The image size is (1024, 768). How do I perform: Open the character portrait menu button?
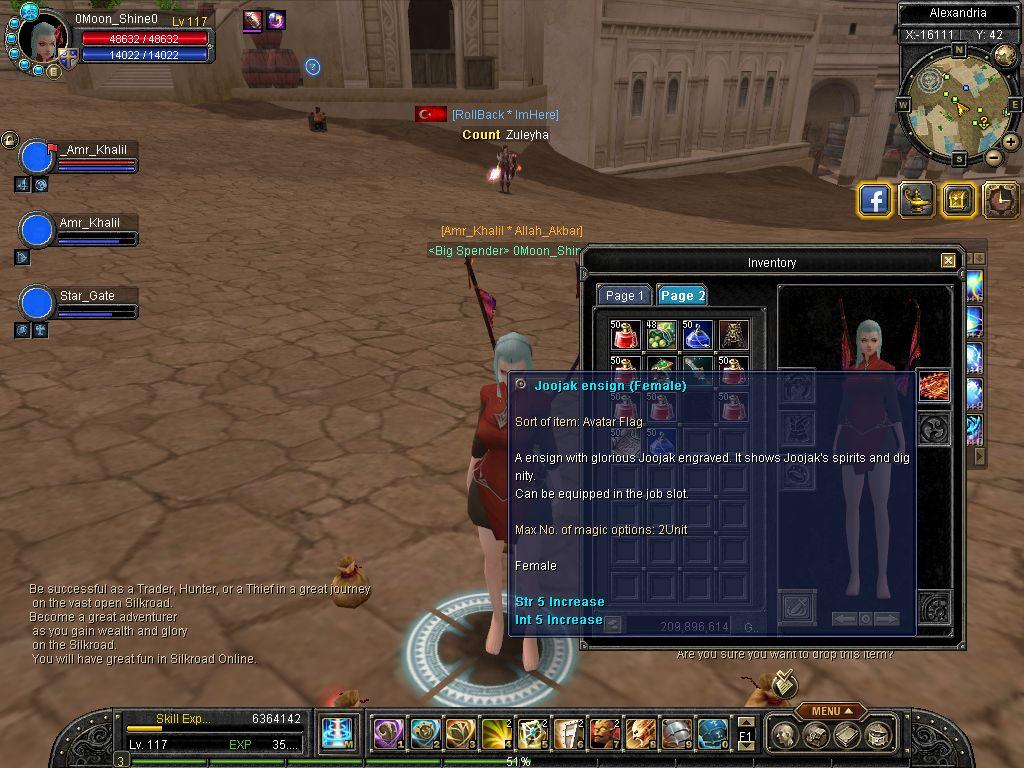click(53, 71)
